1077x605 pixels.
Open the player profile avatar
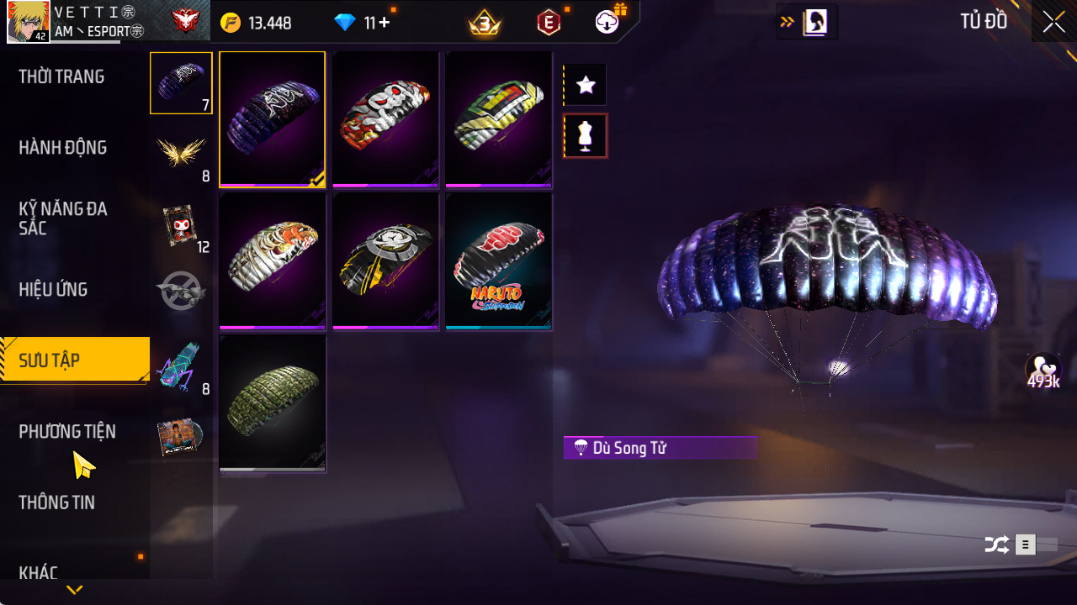28,22
